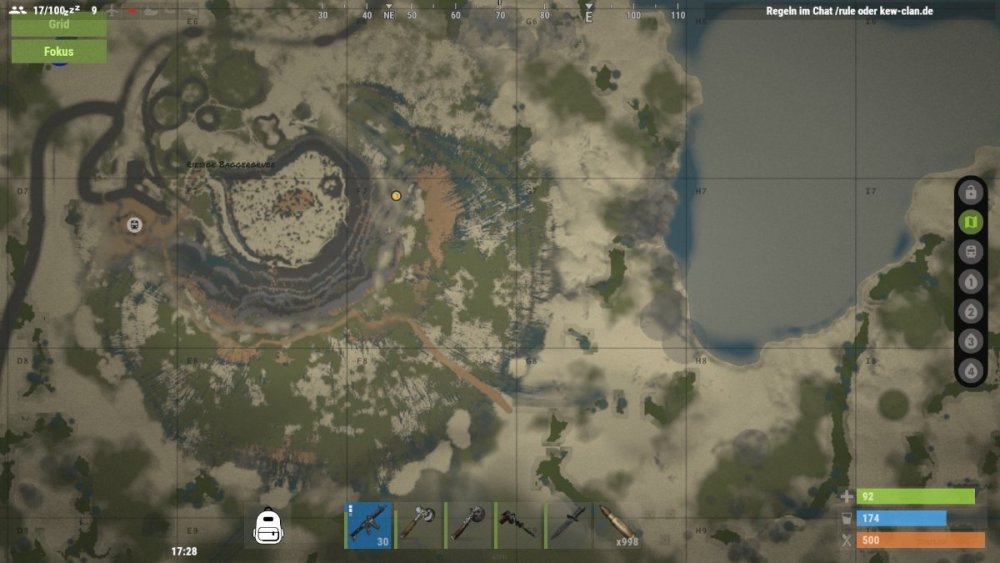Screen dimensions: 1000x563
Task: Click the padlock icon in the map sidebar
Action: point(969,192)
